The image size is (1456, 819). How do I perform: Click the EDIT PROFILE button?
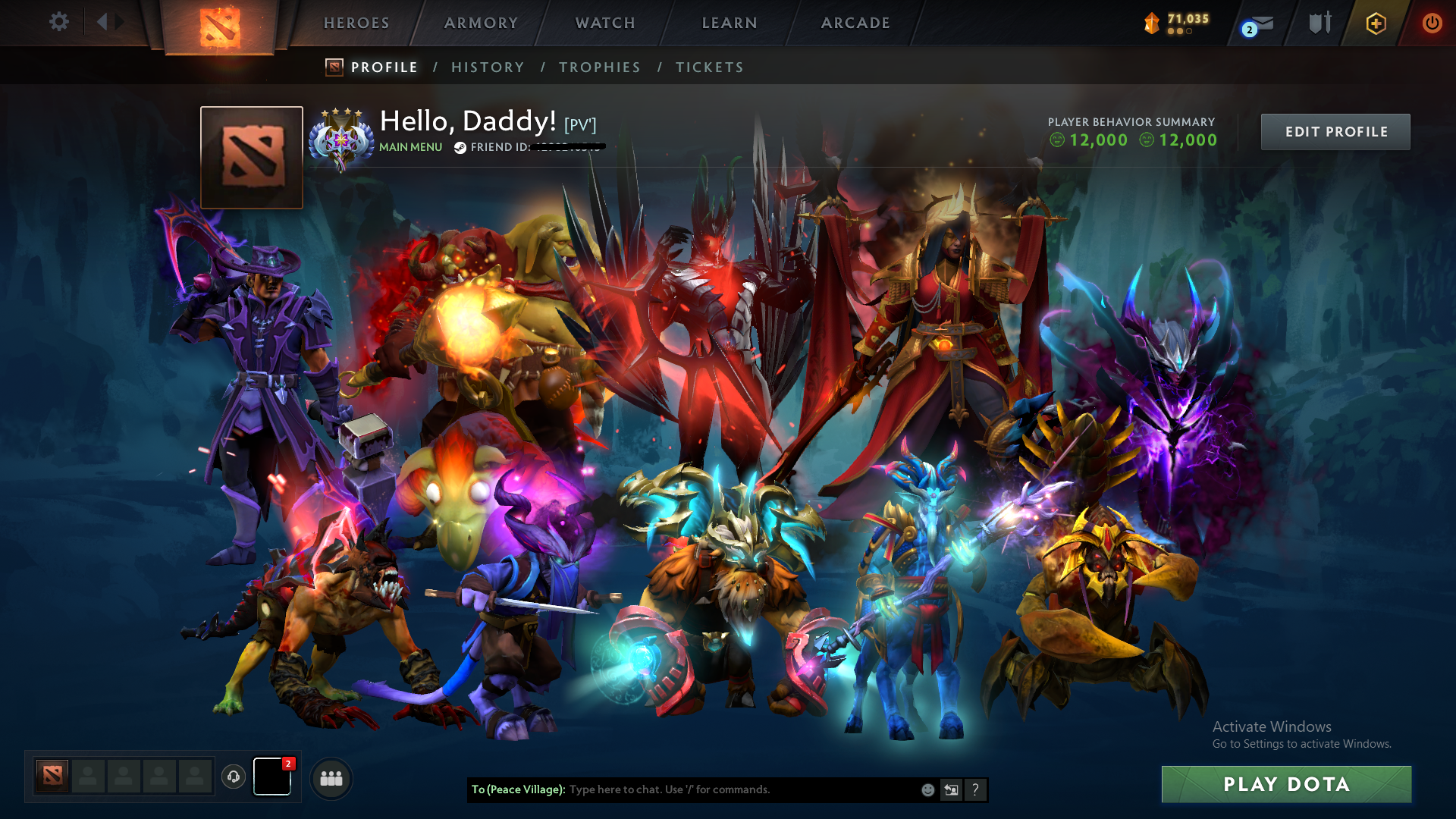[1335, 131]
